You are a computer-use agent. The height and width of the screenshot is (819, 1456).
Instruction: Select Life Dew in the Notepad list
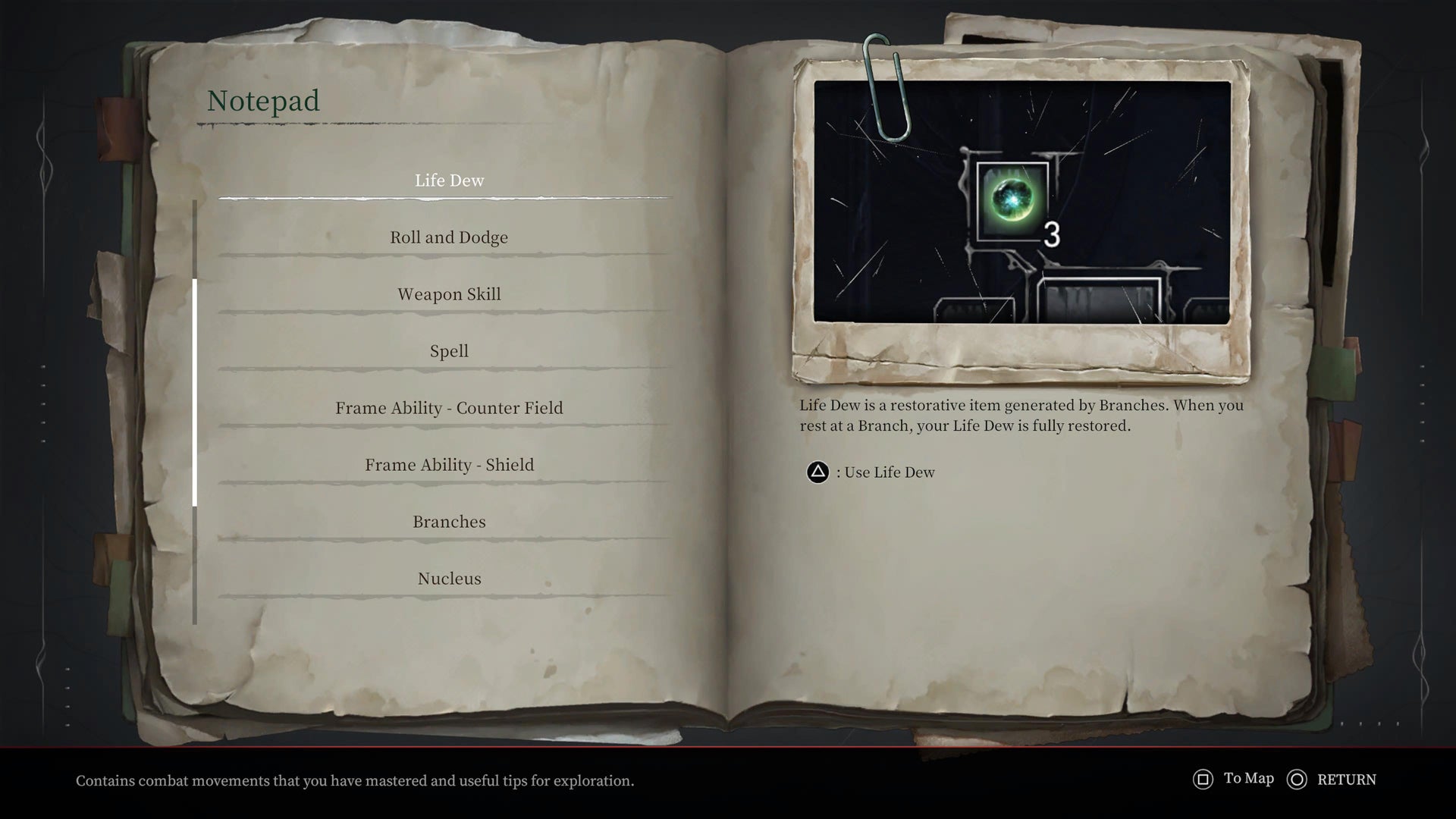(449, 180)
